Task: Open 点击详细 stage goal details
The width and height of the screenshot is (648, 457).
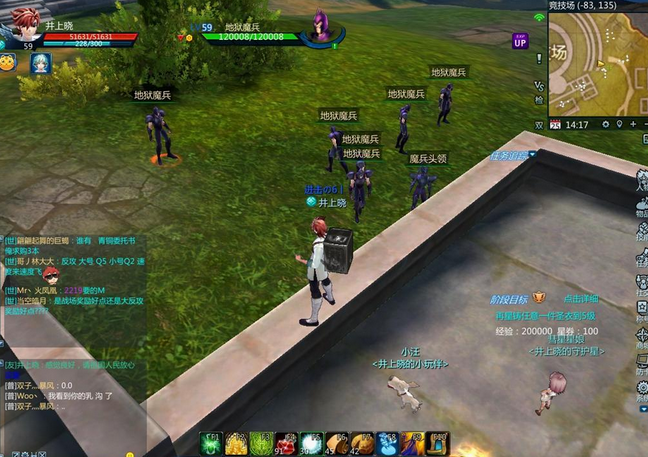Action: click(x=581, y=298)
